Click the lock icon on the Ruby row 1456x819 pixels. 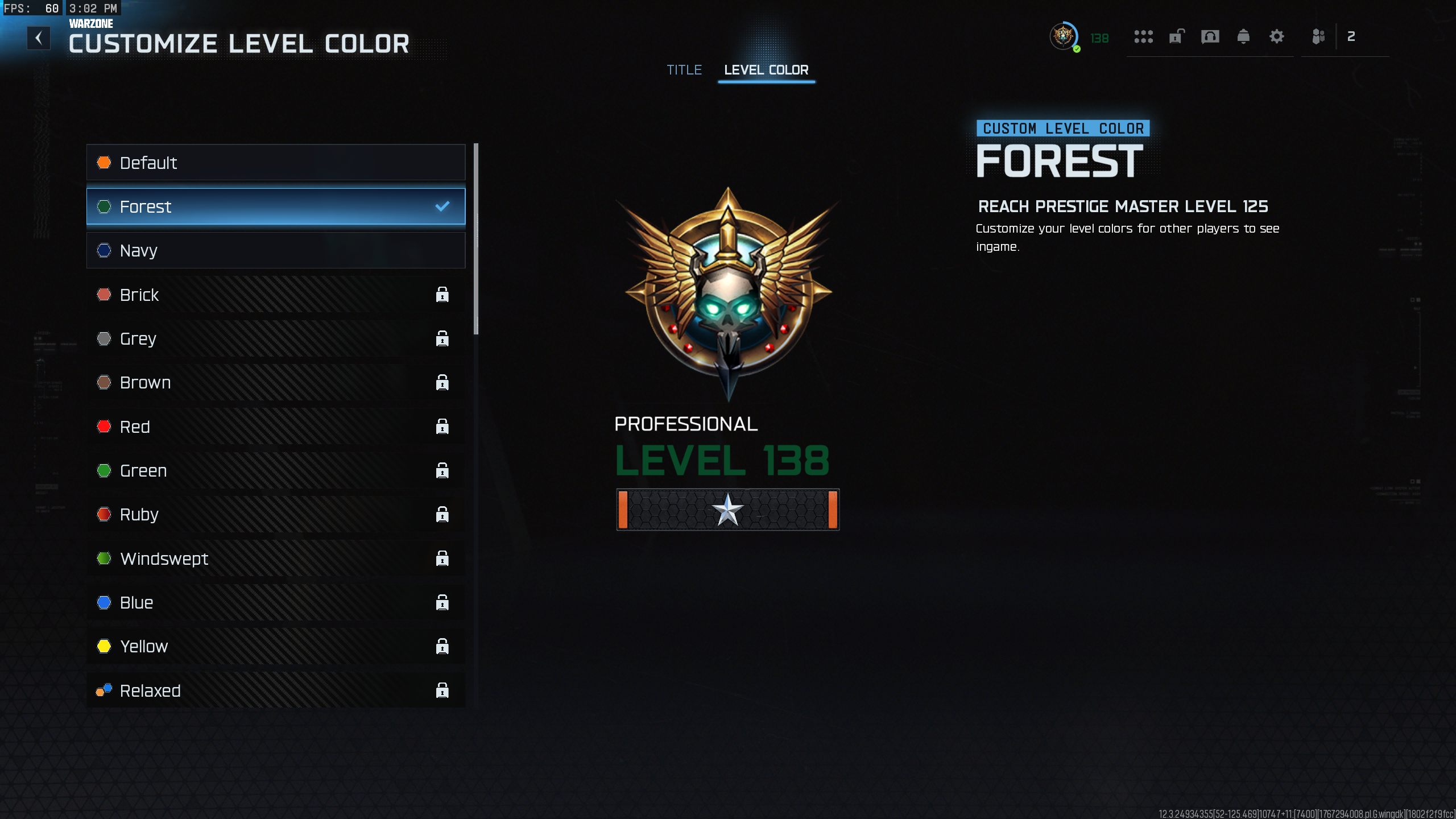pyautogui.click(x=443, y=514)
